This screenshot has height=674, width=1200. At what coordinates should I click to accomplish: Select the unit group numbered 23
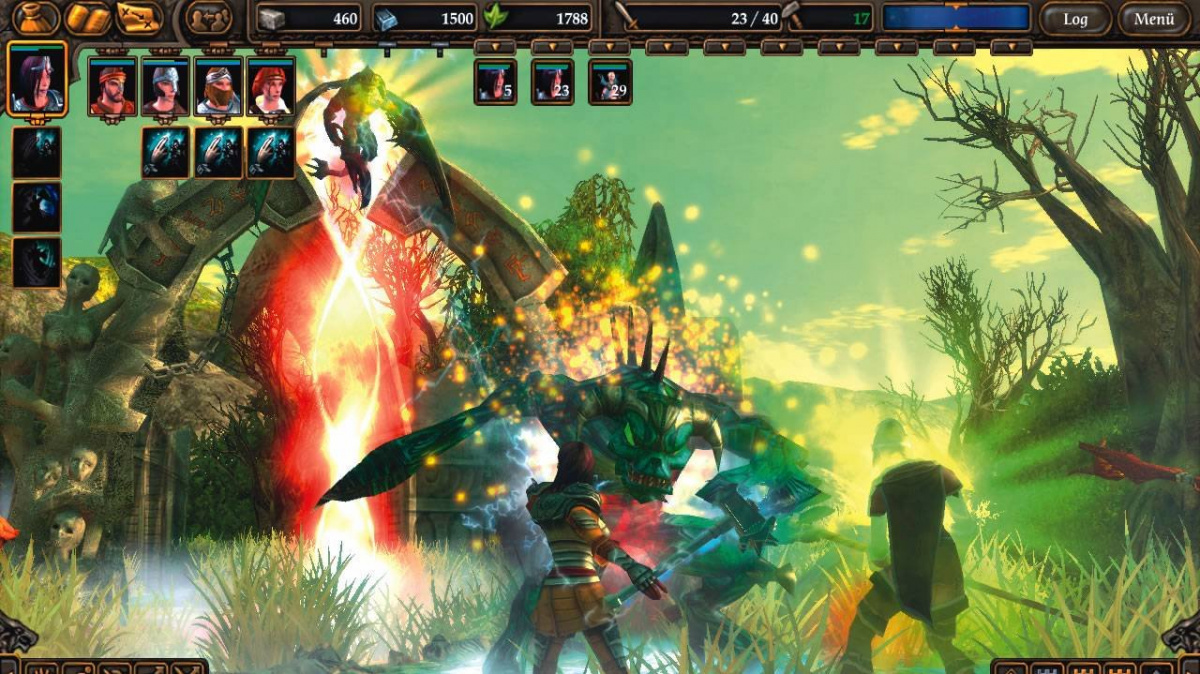point(552,82)
